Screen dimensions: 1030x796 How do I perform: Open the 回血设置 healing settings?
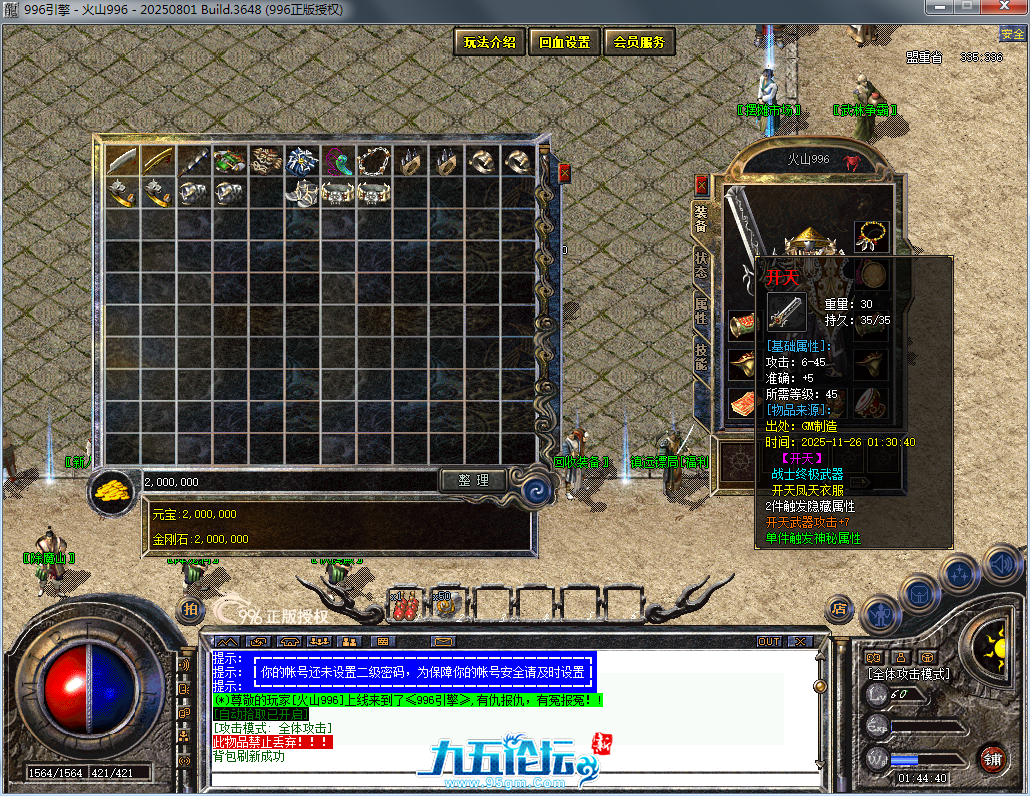pyautogui.click(x=564, y=42)
